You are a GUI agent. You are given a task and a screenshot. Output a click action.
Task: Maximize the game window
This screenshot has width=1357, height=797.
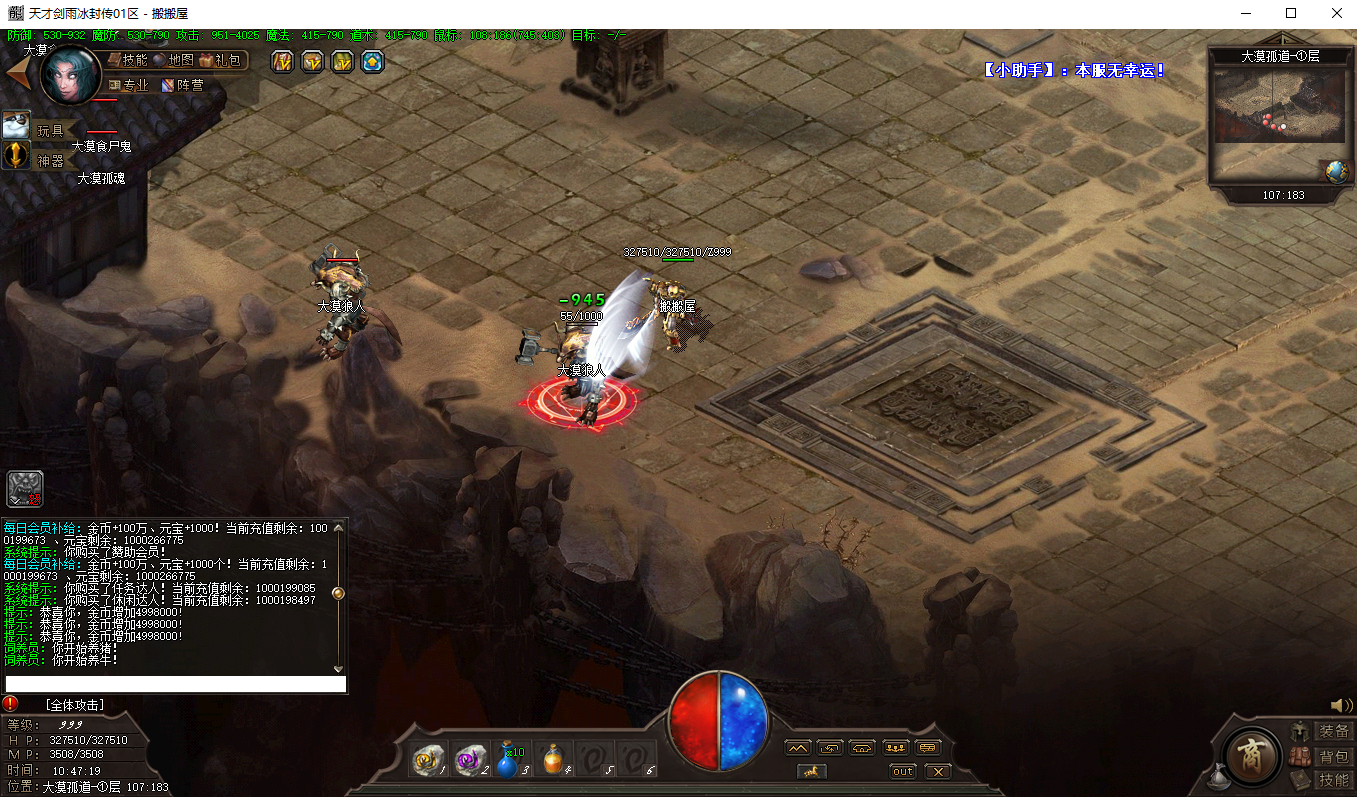pyautogui.click(x=1291, y=13)
